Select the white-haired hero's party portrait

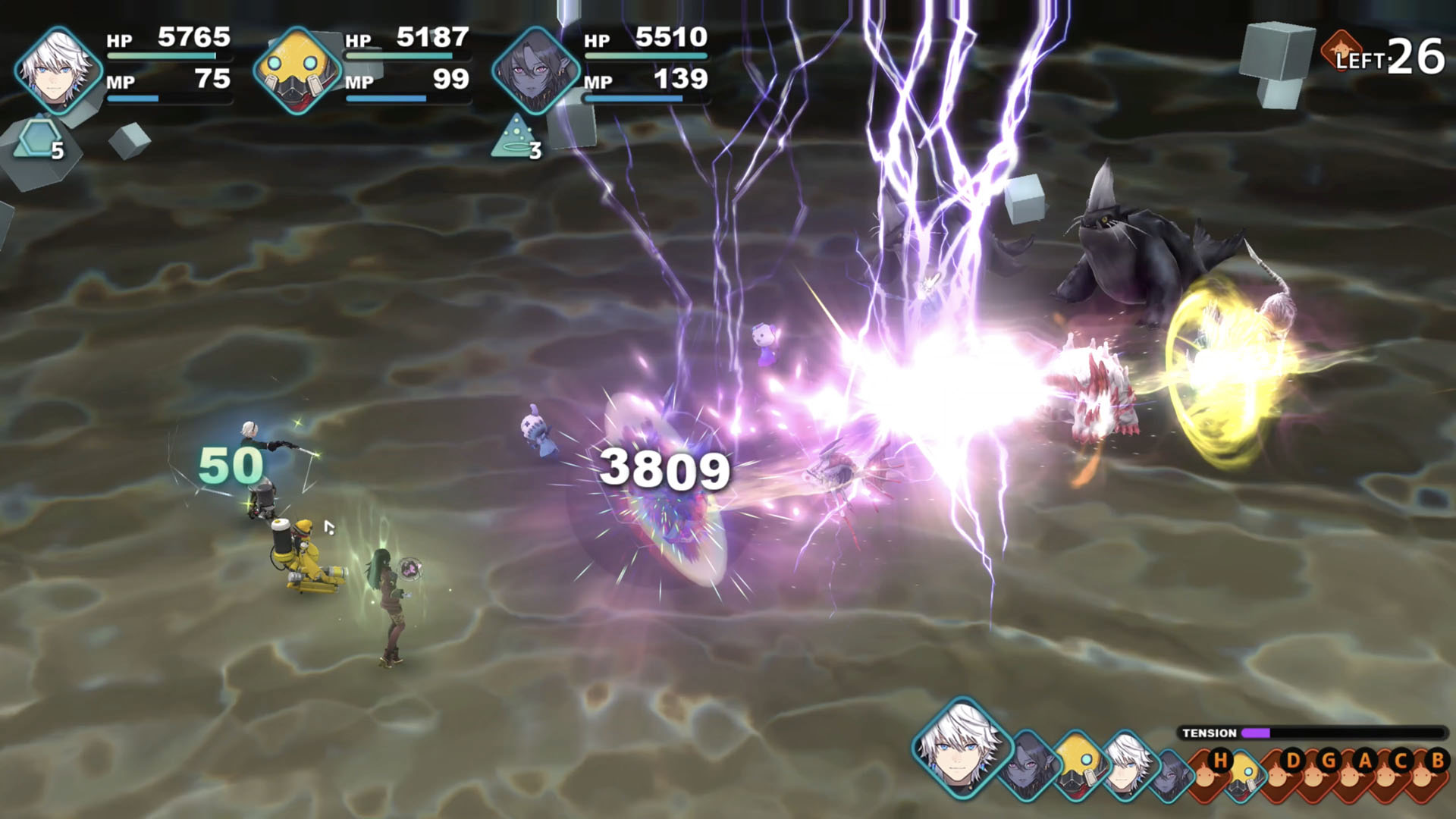tap(58, 70)
